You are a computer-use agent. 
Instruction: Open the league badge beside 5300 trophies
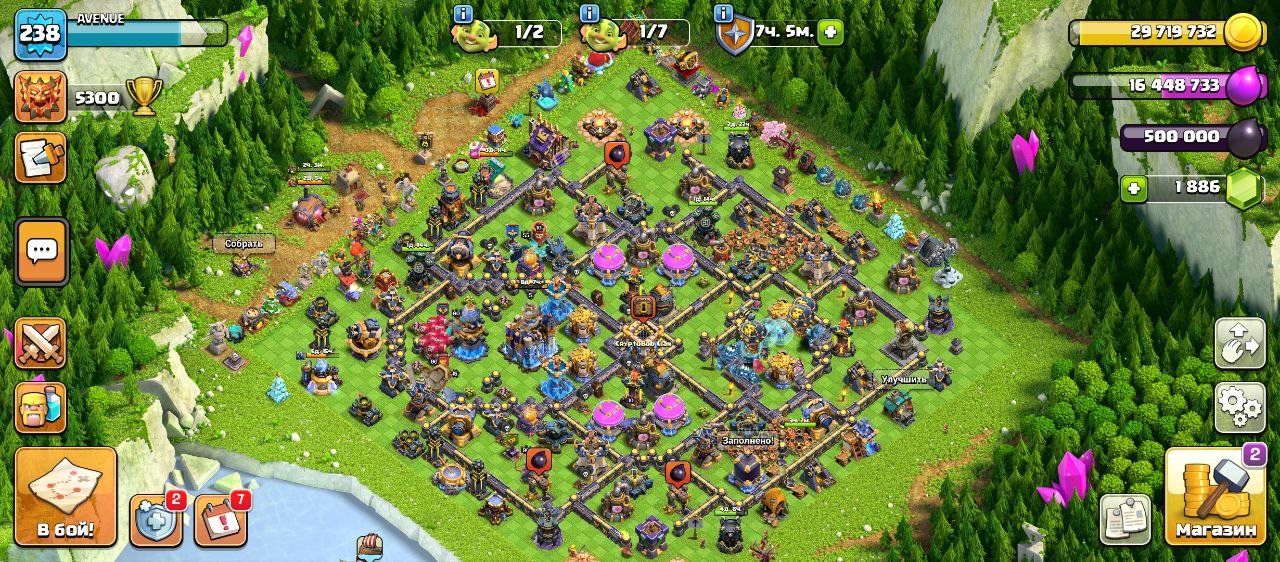click(41, 97)
